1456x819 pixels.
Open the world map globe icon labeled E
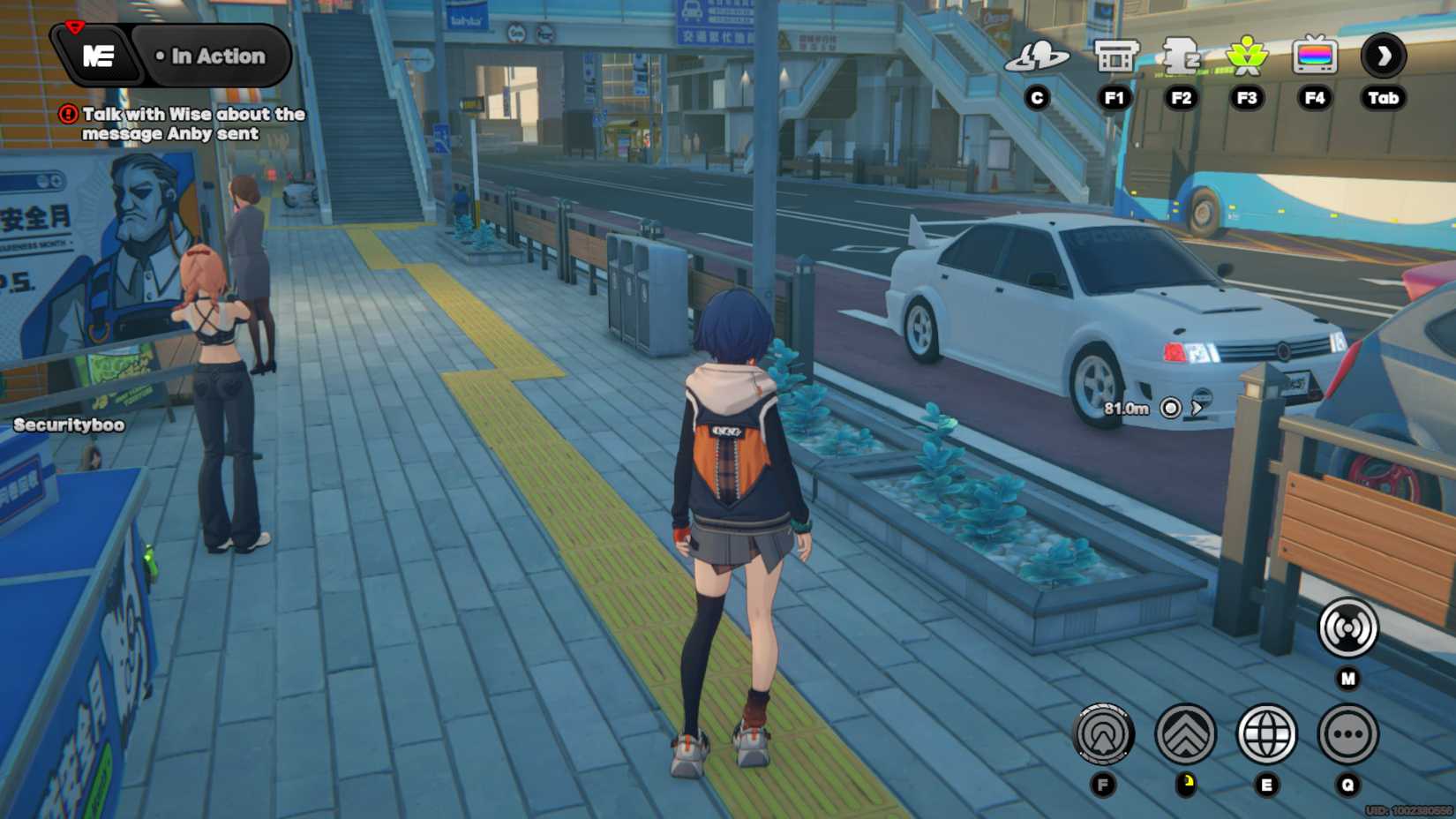[x=1268, y=734]
